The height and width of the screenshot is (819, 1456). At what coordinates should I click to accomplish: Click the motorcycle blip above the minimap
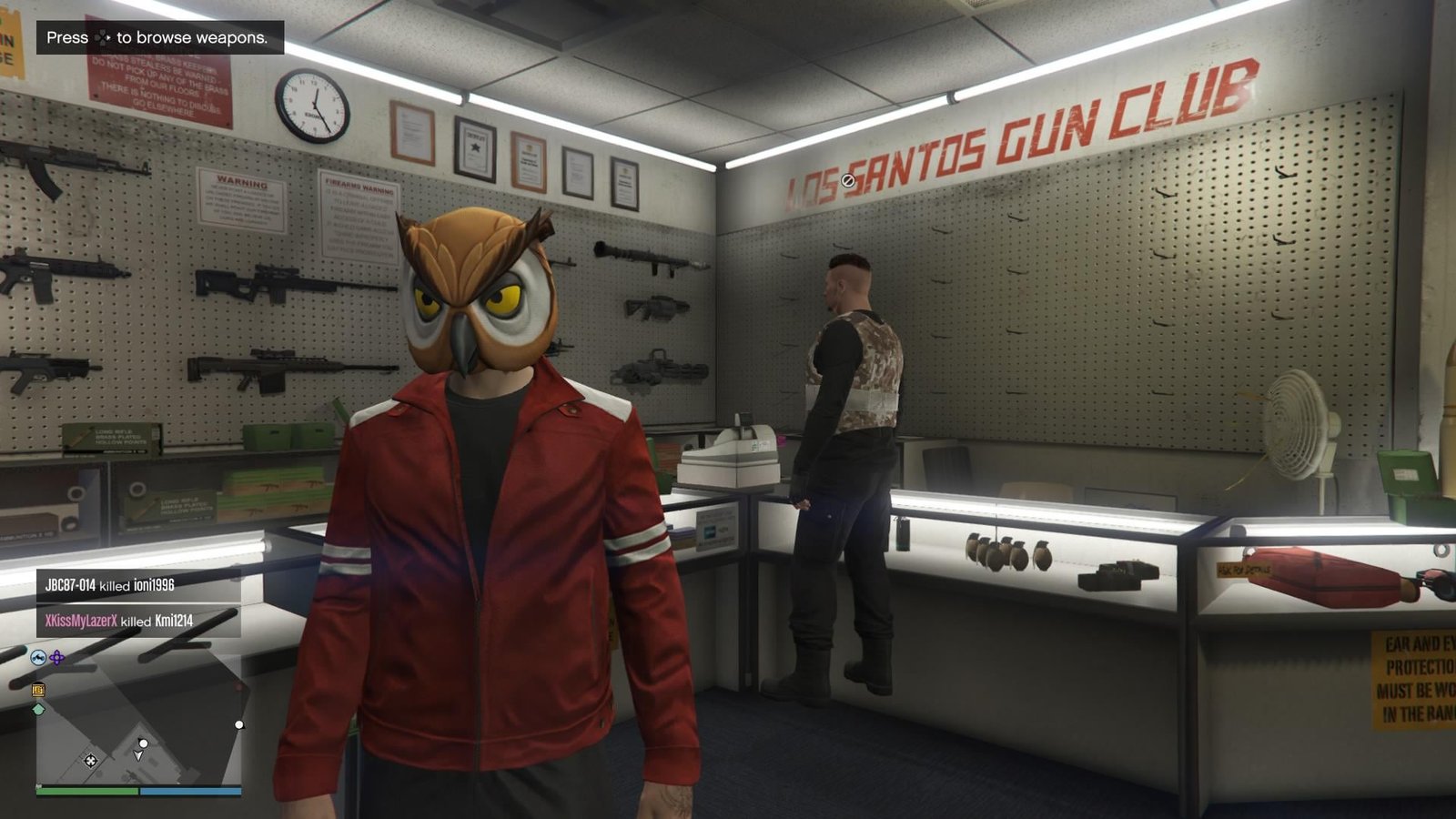coord(38,657)
